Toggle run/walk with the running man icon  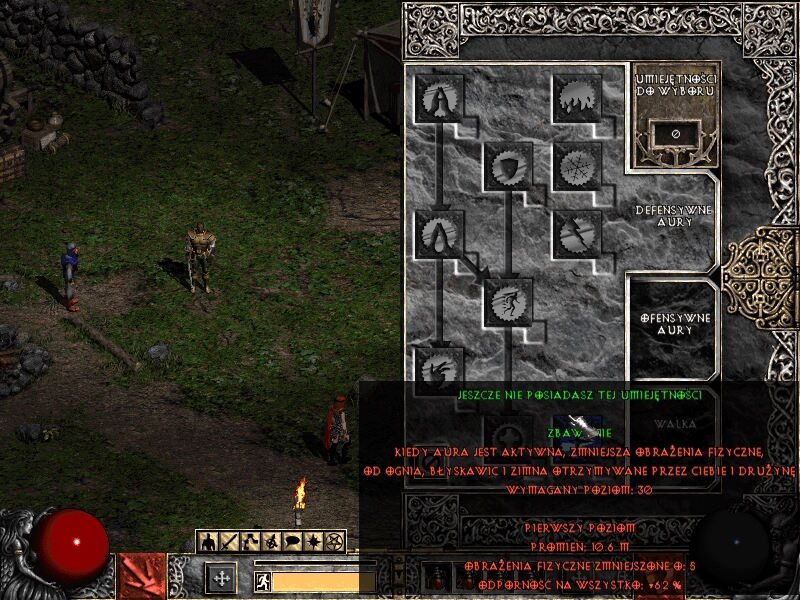pos(263,581)
